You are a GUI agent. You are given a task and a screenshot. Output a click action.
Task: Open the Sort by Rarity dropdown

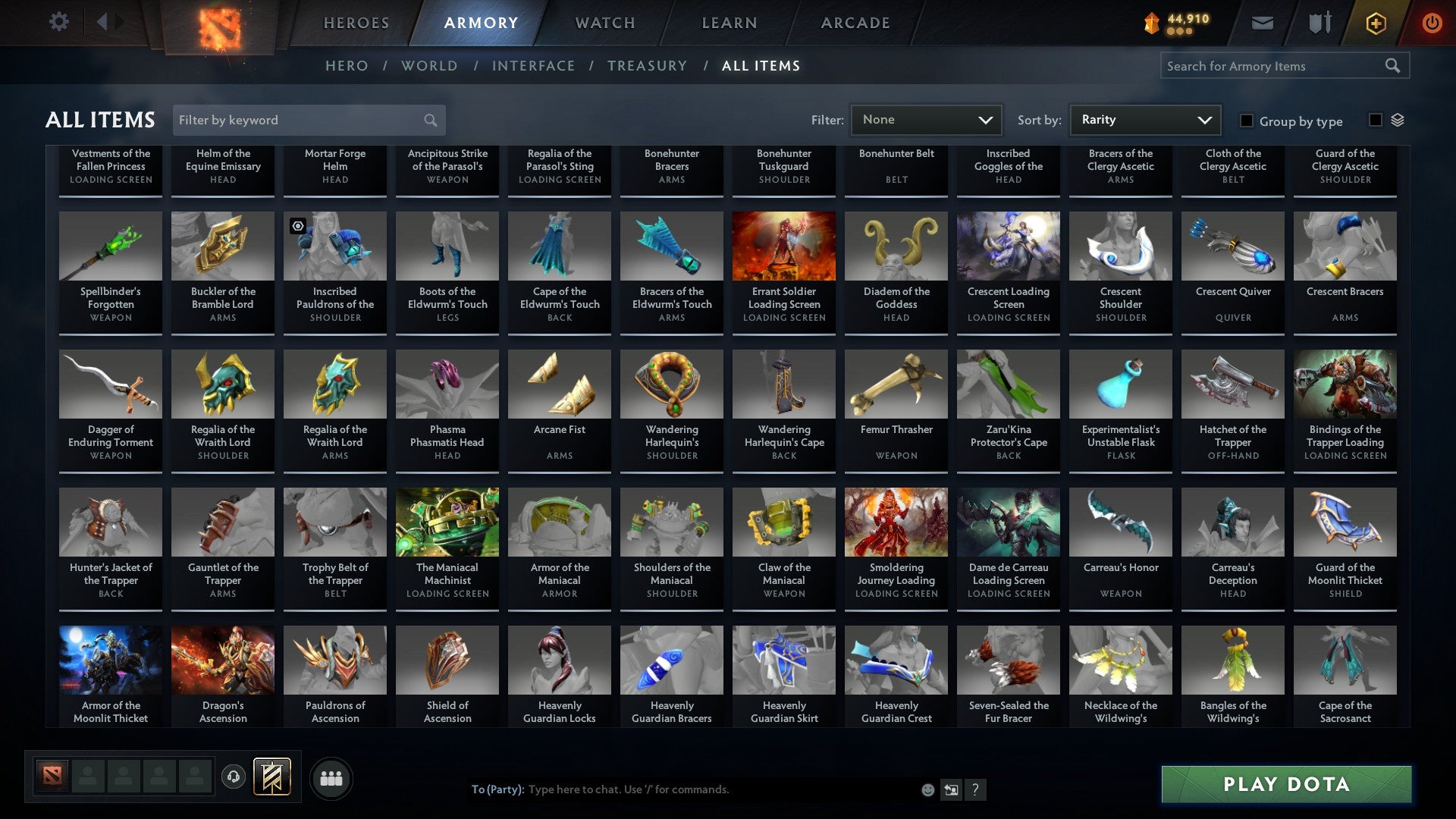[x=1144, y=119]
